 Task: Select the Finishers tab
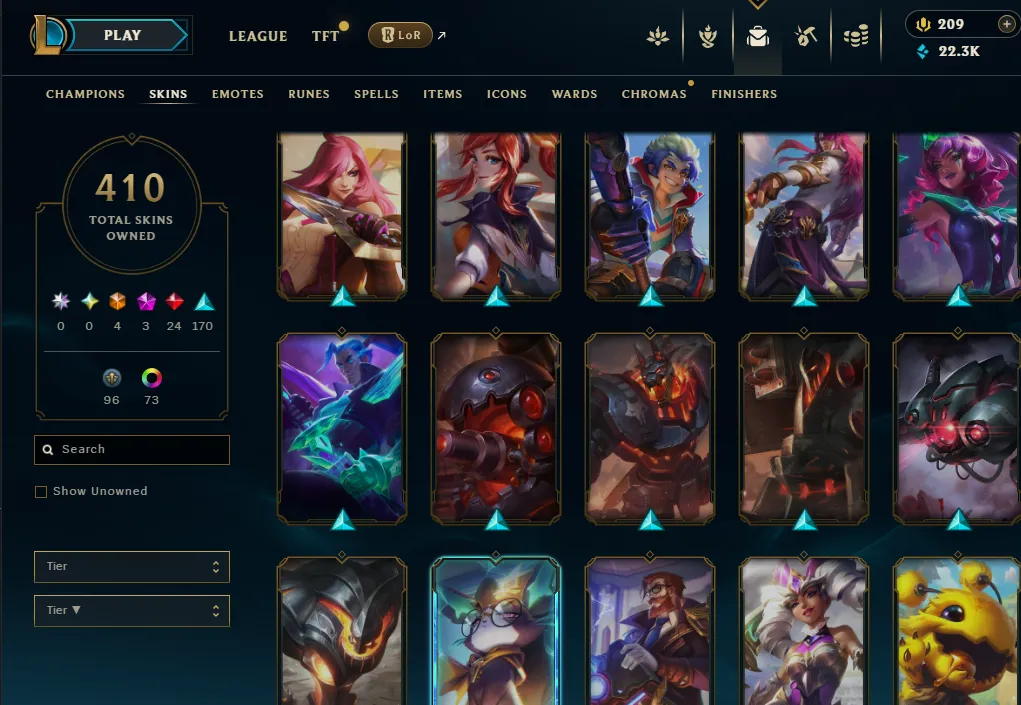pyautogui.click(x=744, y=94)
